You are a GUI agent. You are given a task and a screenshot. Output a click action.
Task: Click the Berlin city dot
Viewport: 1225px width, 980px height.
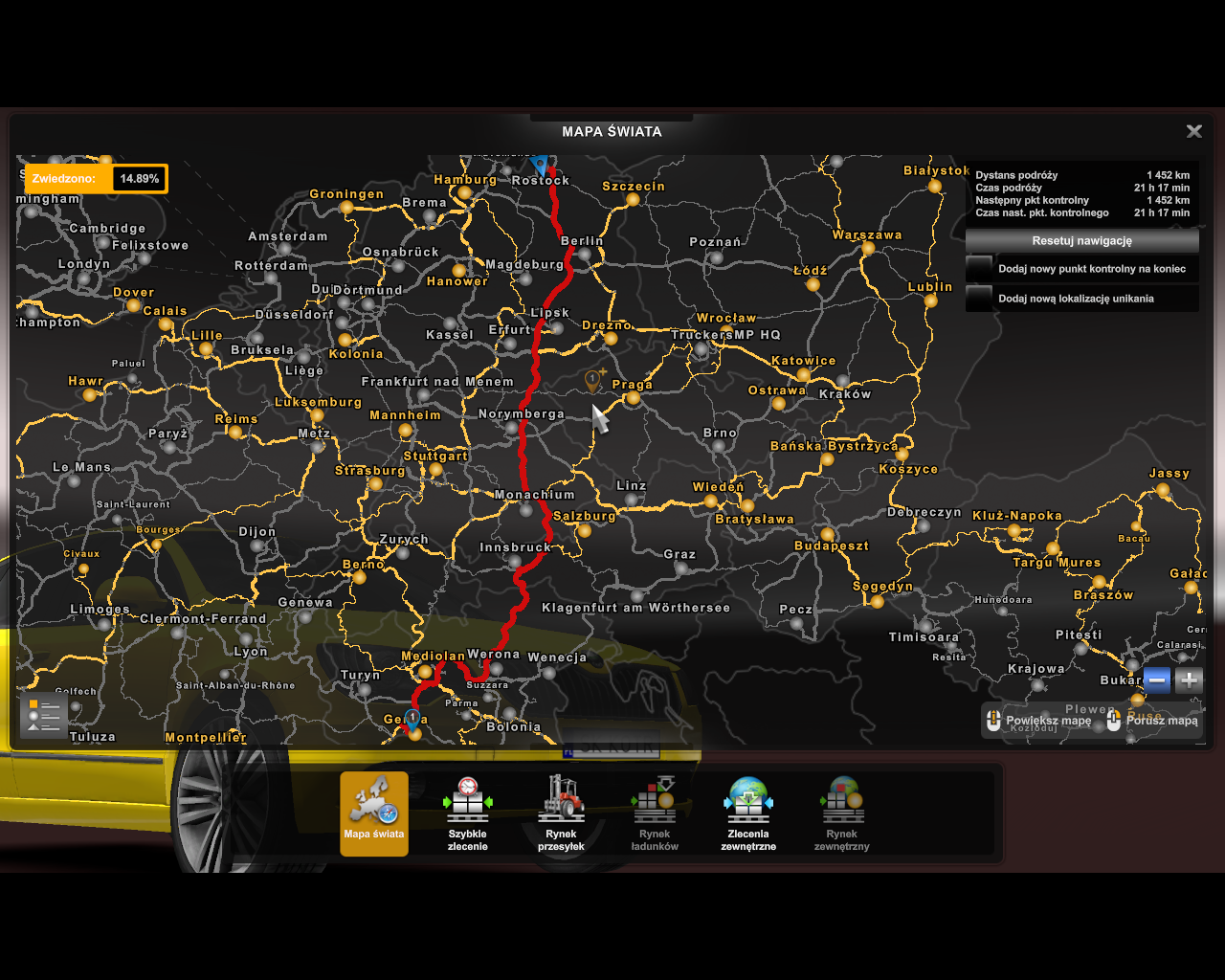584,256
